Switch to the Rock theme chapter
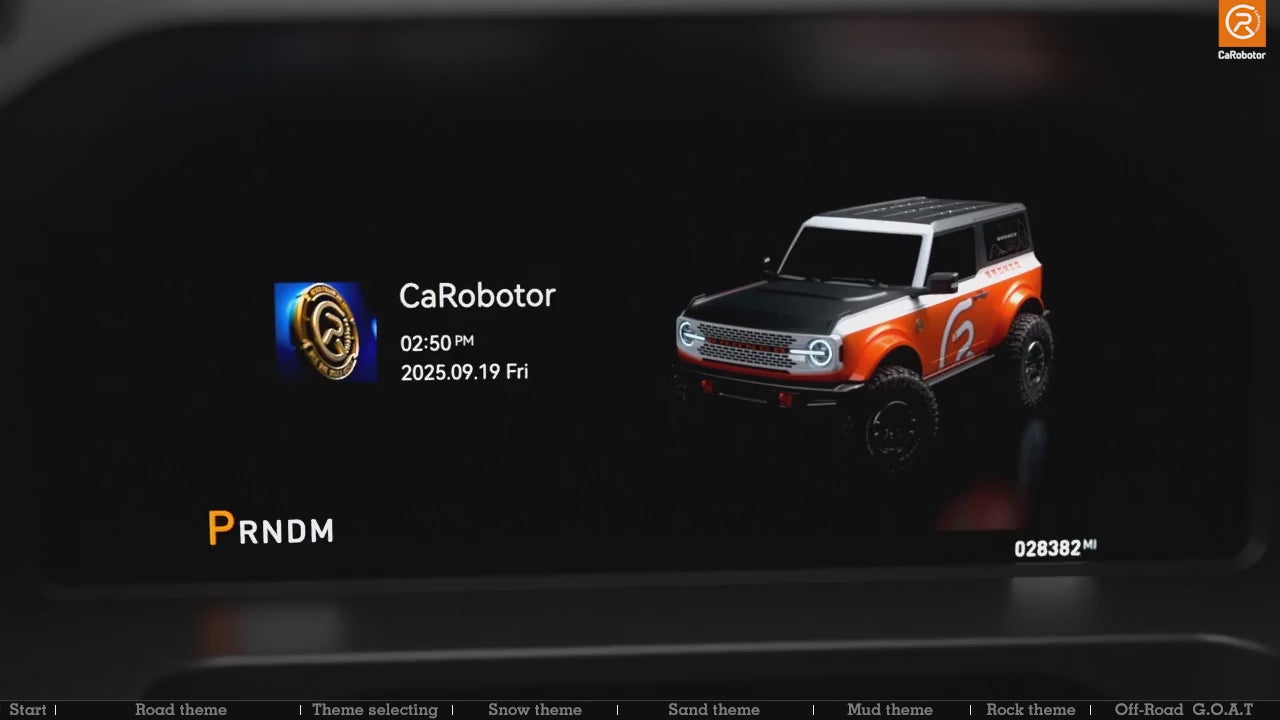1280x720 pixels. click(x=1030, y=710)
